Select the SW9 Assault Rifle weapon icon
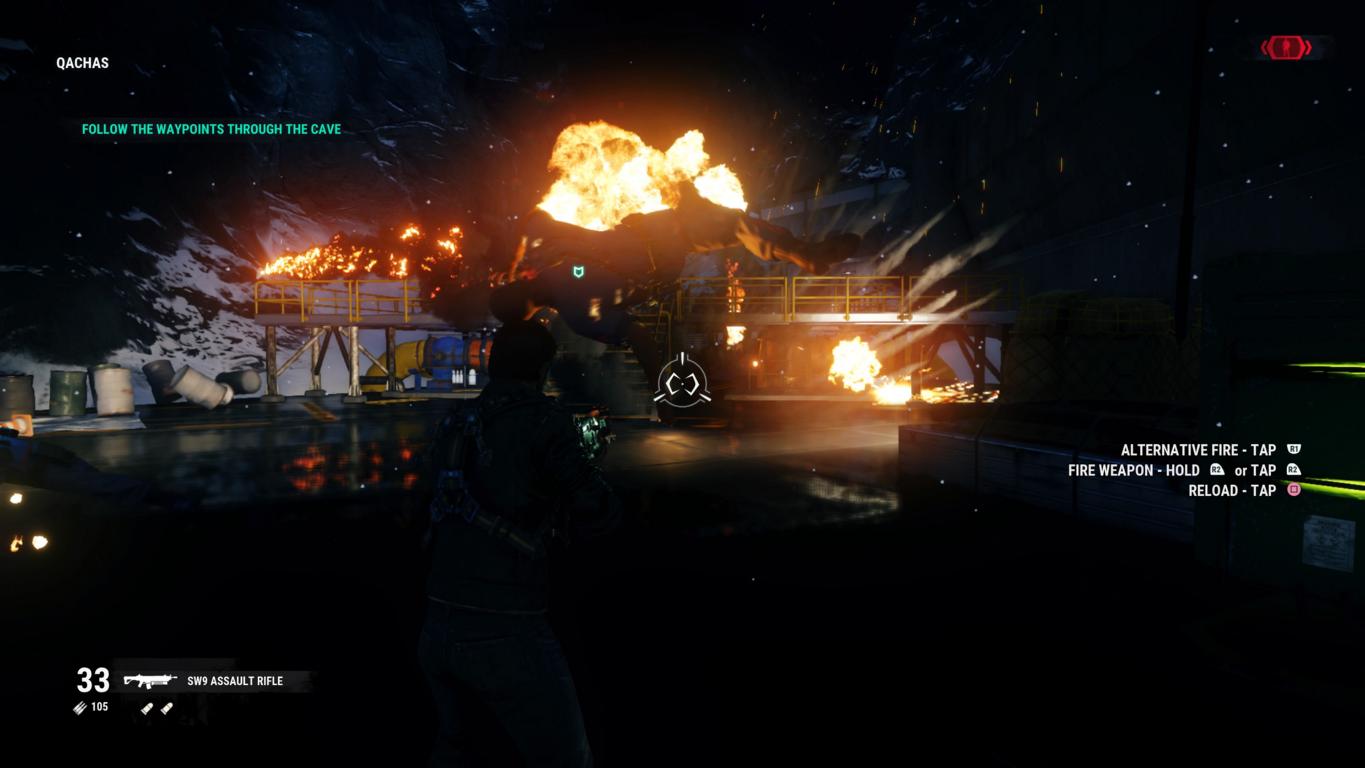The image size is (1365, 768). (x=150, y=681)
